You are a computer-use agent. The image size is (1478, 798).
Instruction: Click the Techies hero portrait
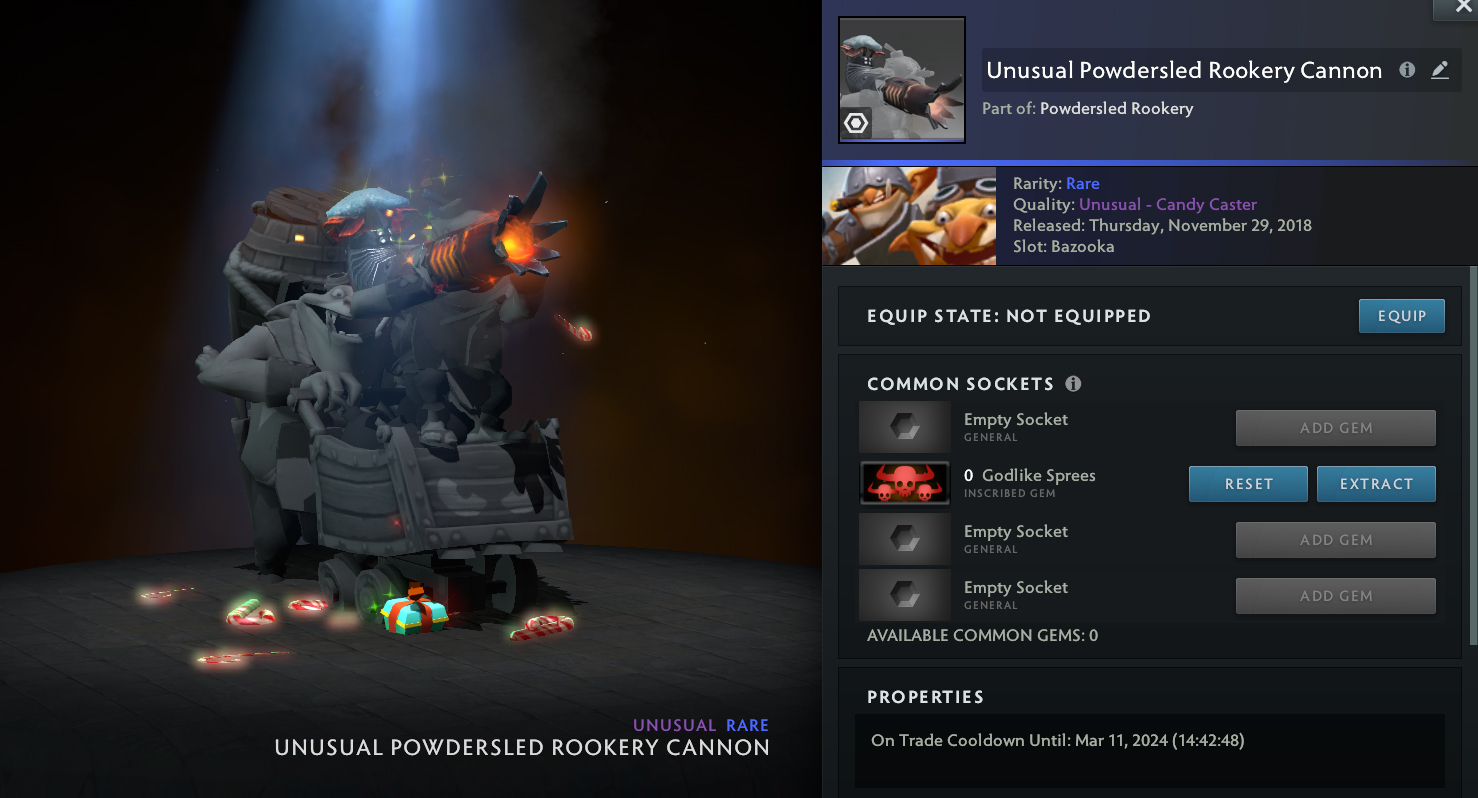pyautogui.click(x=908, y=217)
